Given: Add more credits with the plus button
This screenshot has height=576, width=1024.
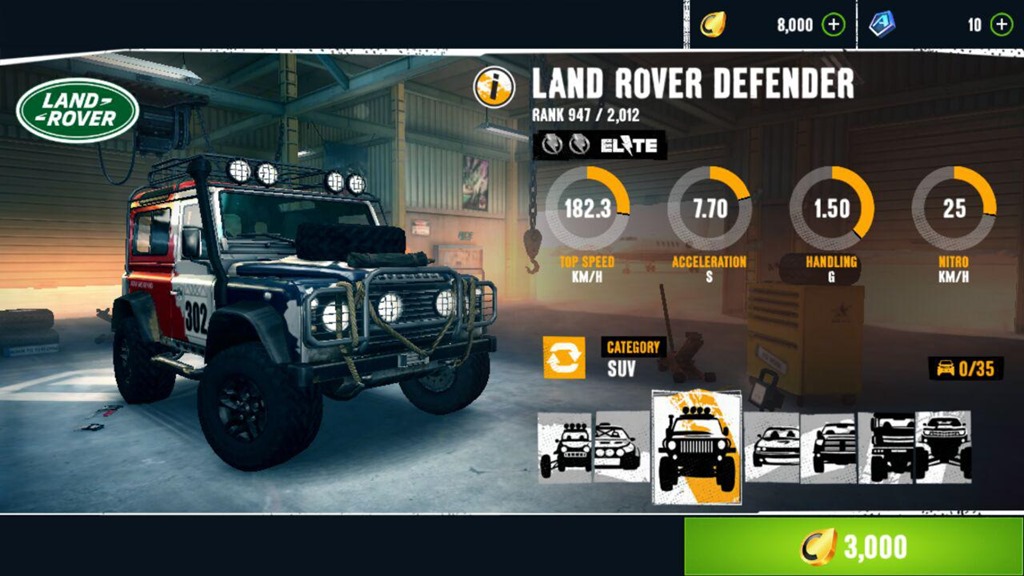Looking at the screenshot, I should click(833, 25).
